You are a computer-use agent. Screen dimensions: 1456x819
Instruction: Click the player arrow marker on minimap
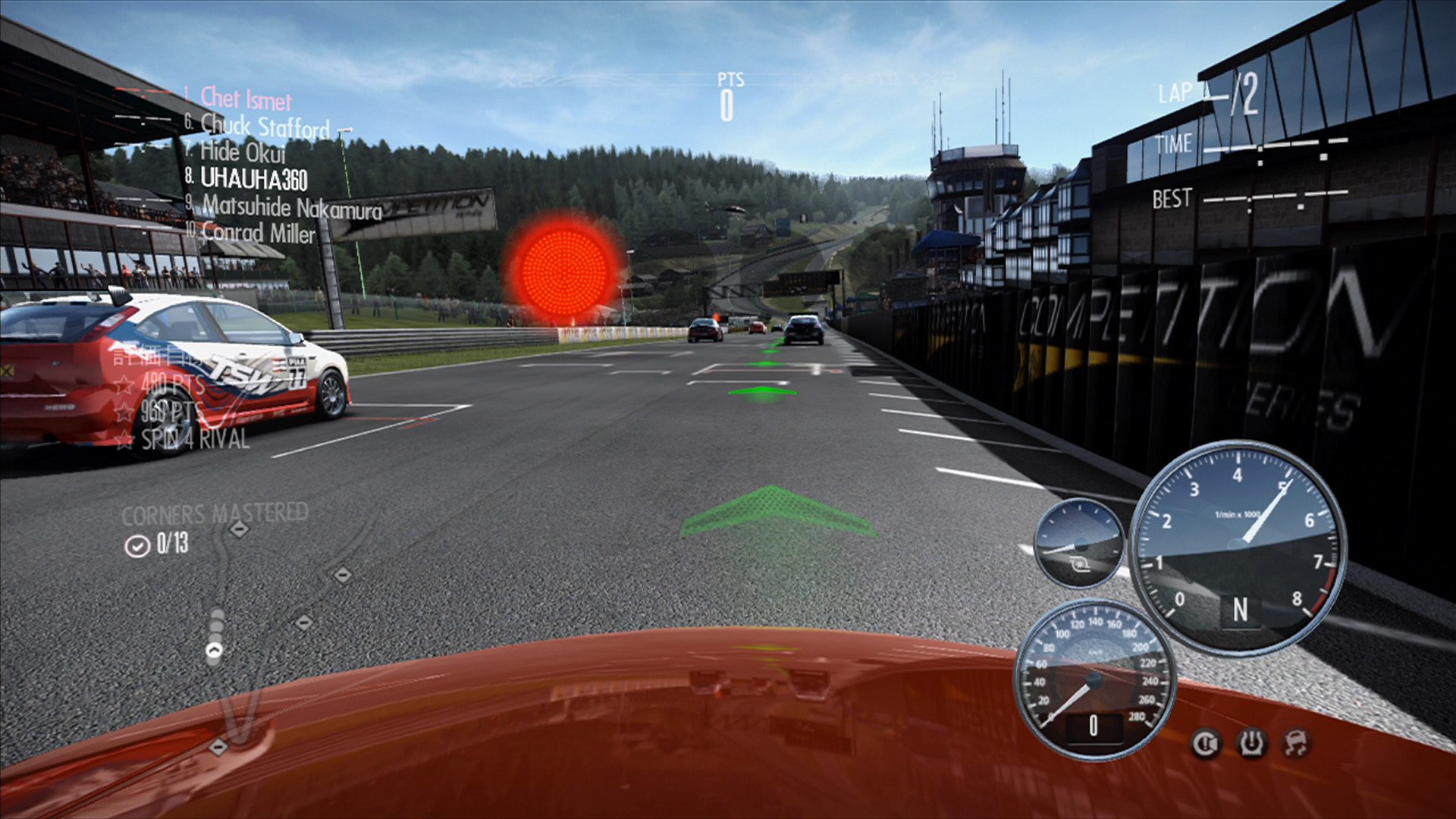pos(215,650)
